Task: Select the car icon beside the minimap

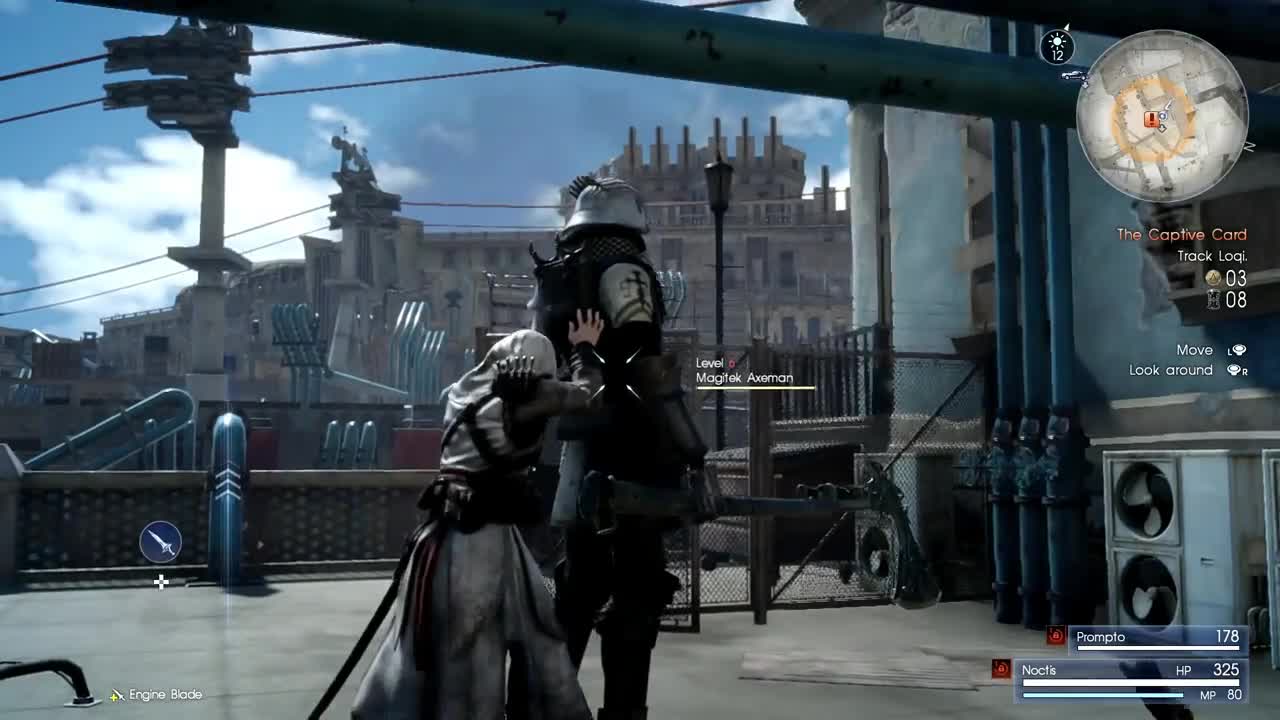Action: [x=1072, y=76]
